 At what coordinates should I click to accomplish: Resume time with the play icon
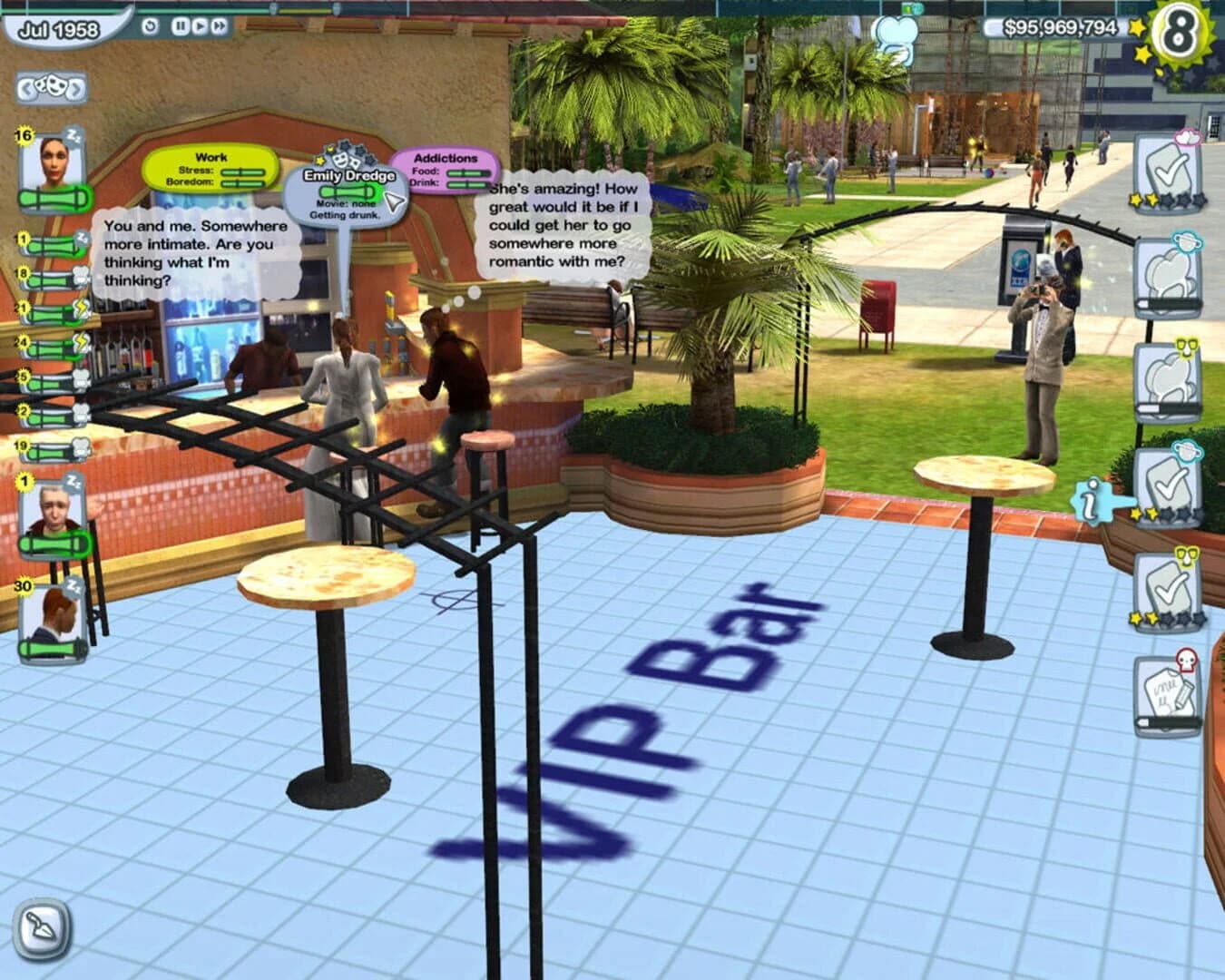(201, 25)
